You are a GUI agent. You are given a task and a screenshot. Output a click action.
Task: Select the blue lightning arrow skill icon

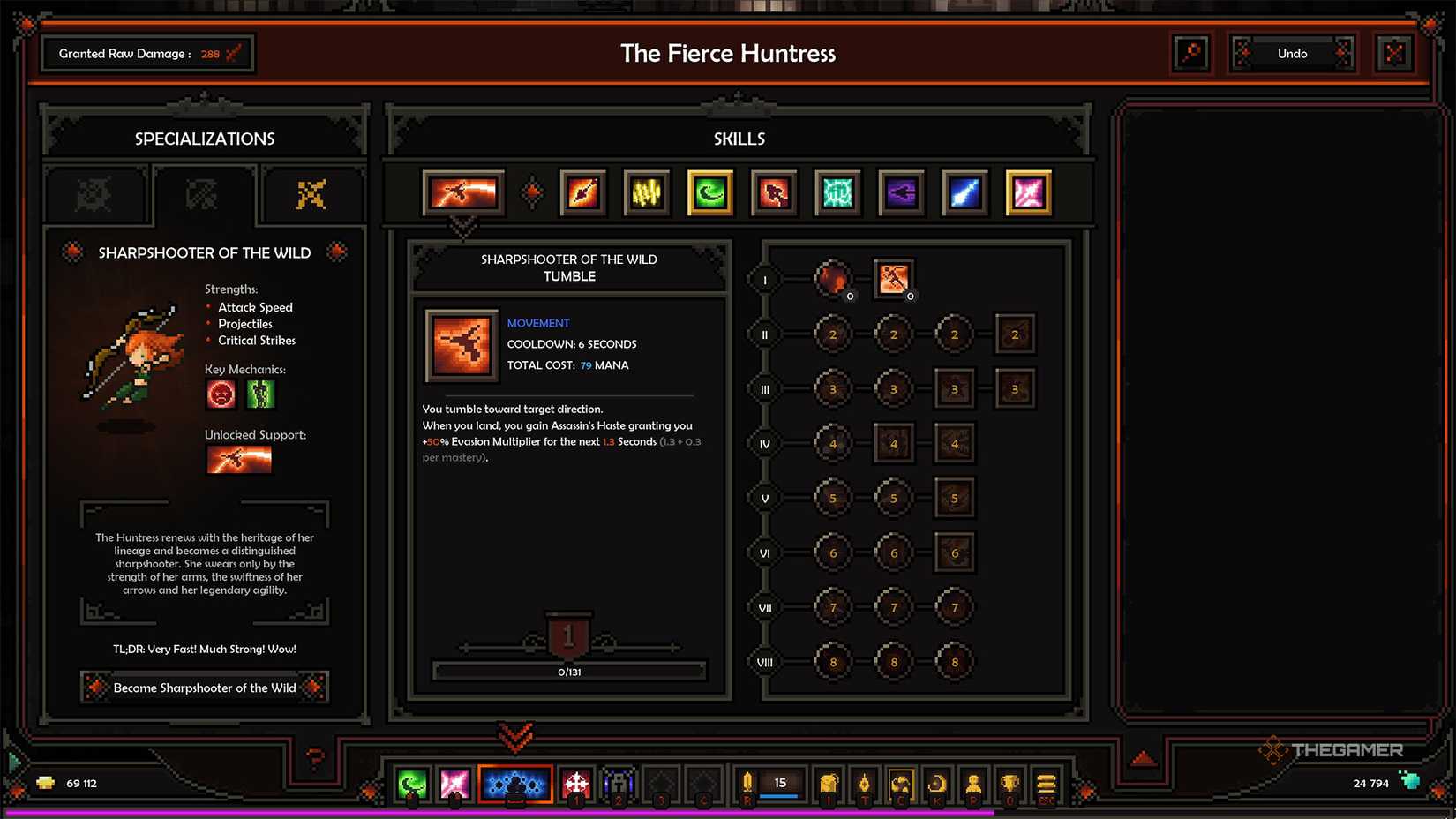pos(964,193)
